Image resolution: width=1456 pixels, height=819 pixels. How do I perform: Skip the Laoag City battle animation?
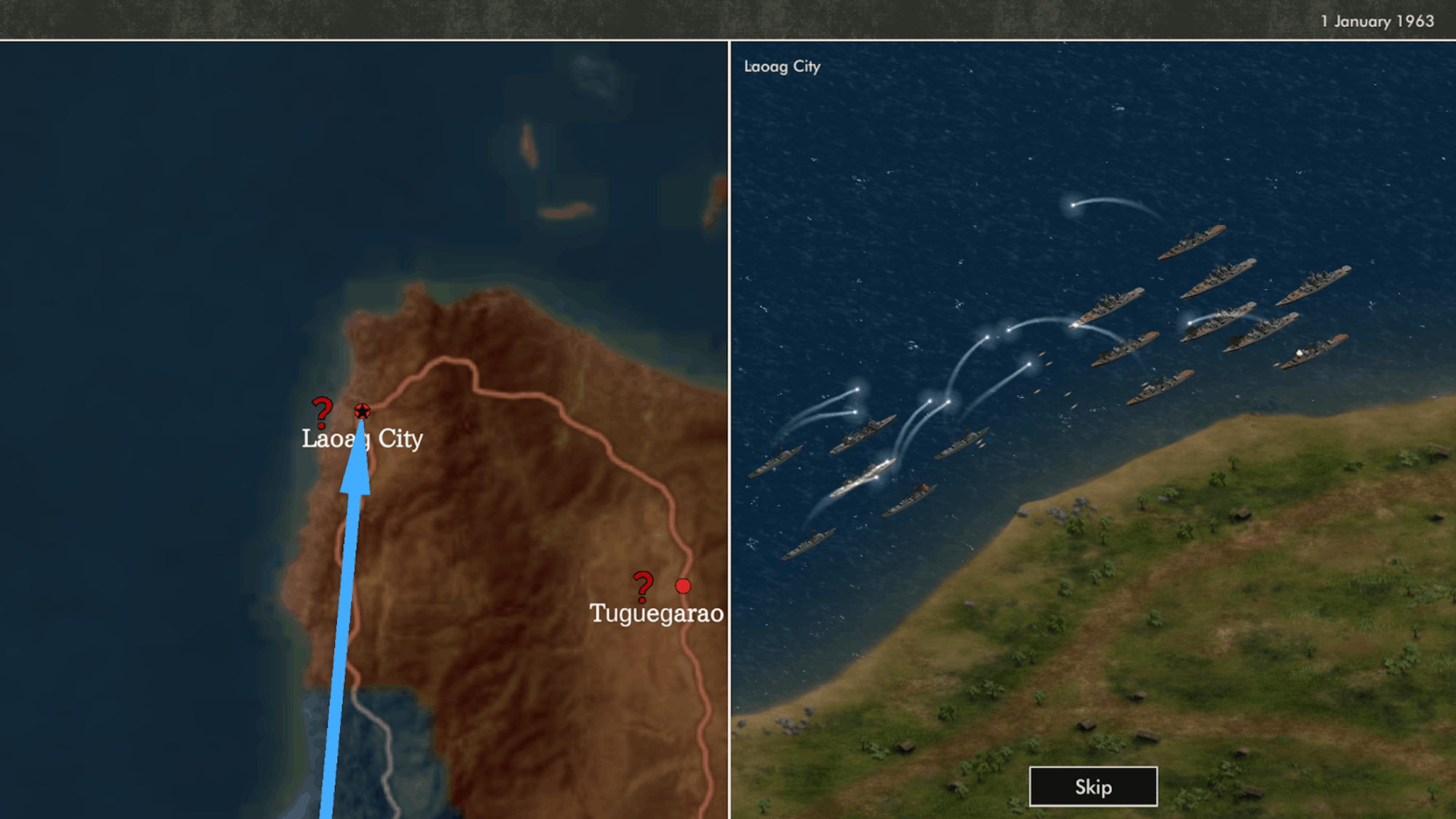pos(1093,786)
